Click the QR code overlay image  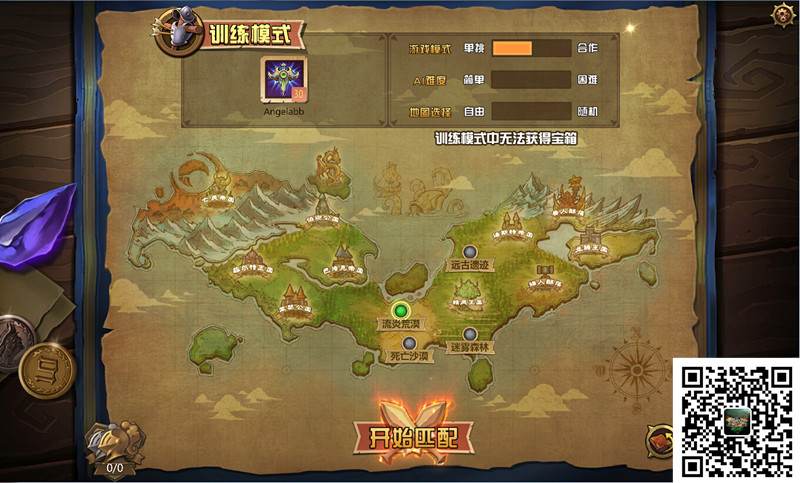(x=736, y=419)
